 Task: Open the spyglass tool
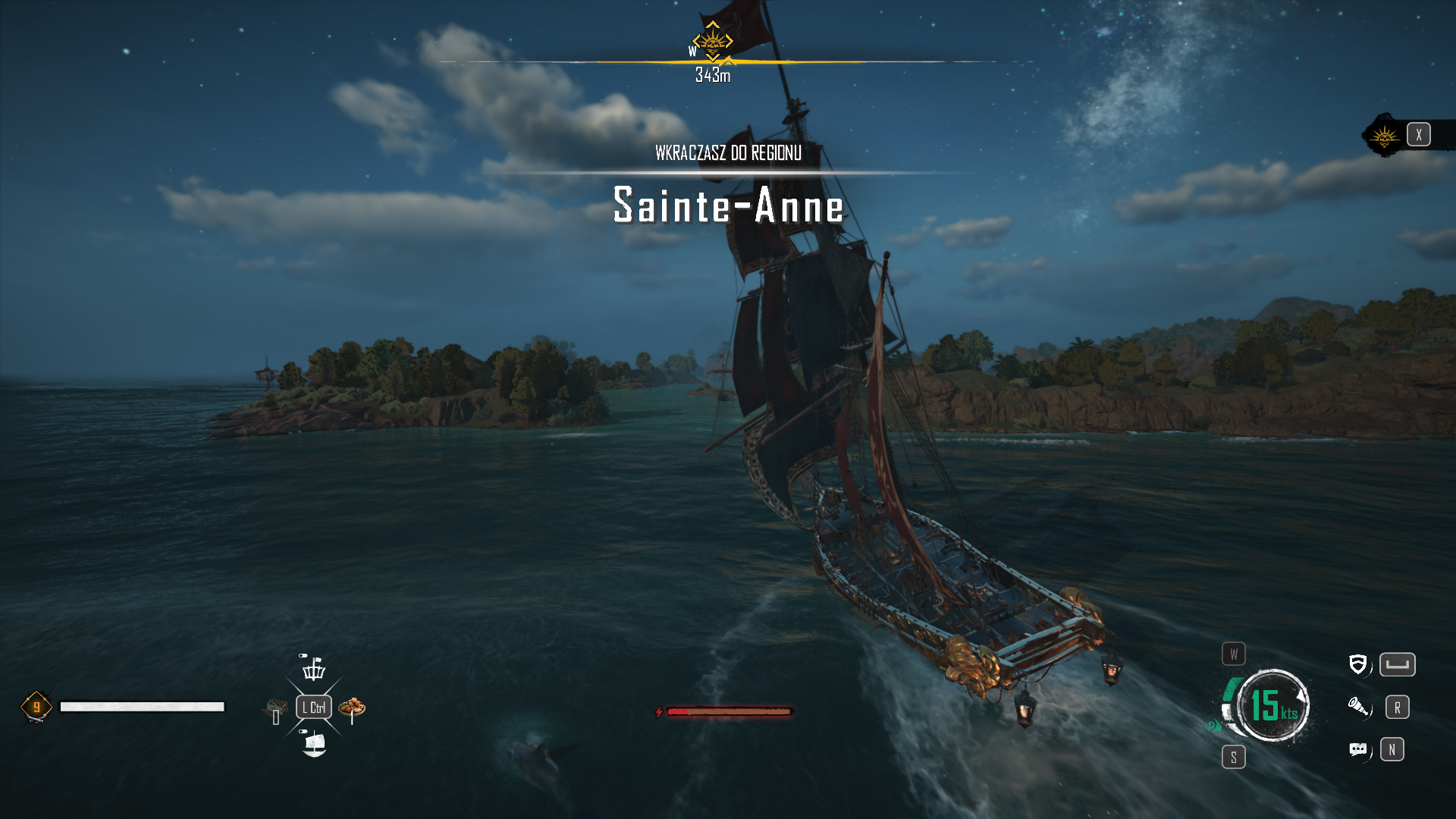click(1358, 708)
